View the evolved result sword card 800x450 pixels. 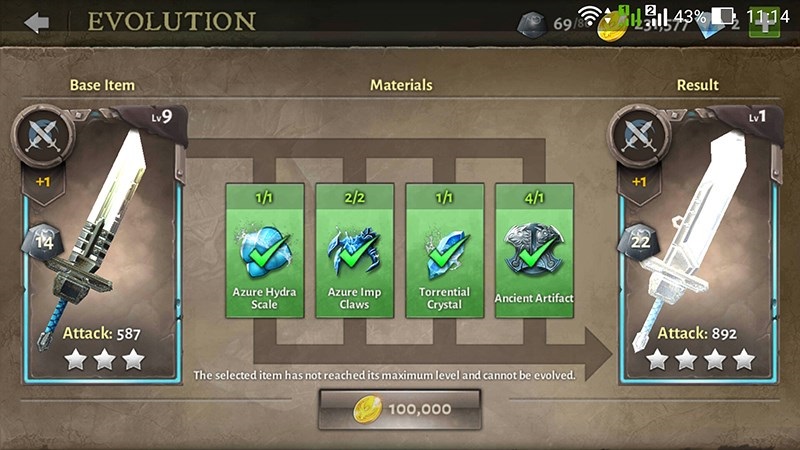(698, 245)
